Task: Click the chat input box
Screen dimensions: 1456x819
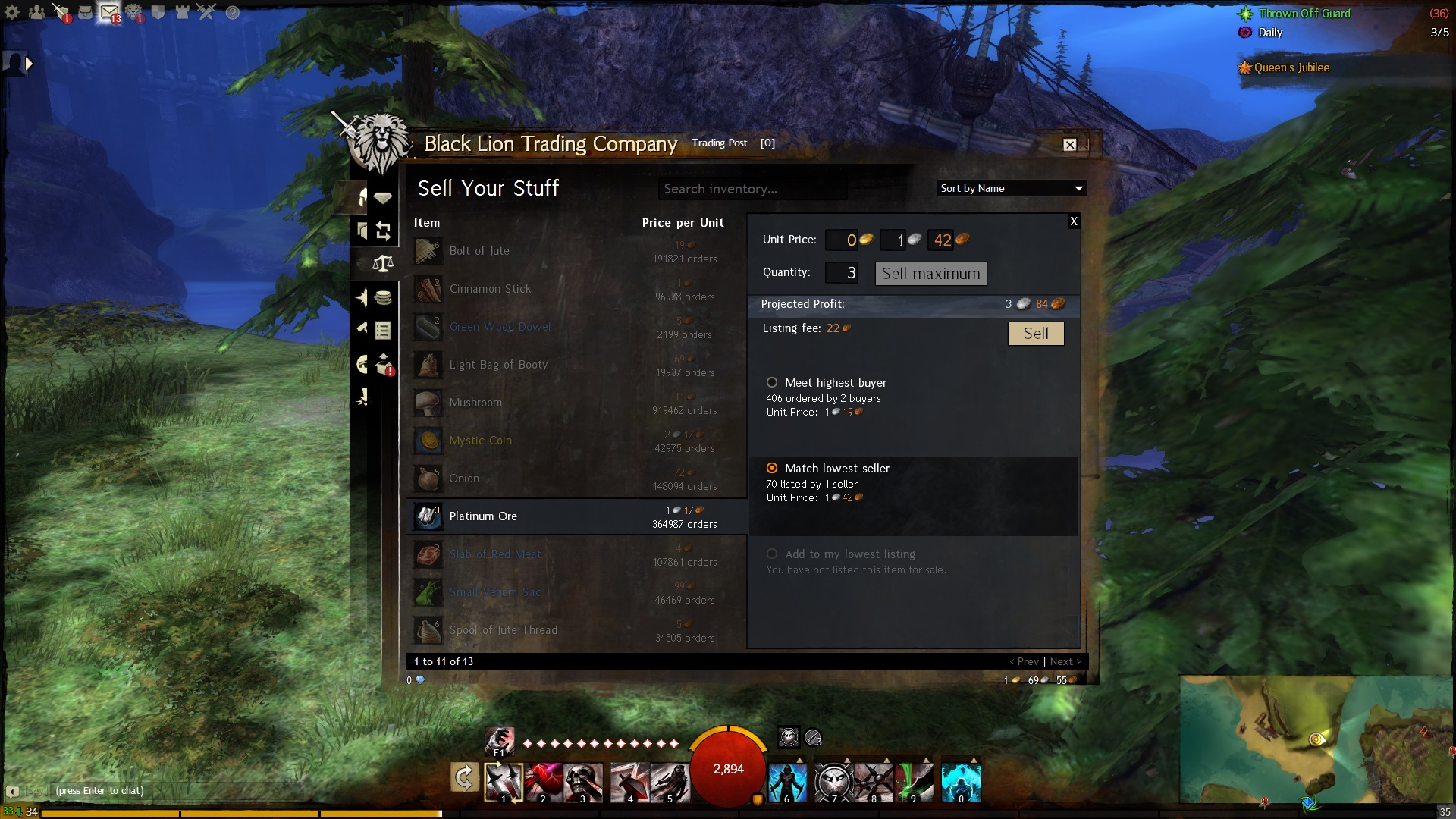Action: 174,791
